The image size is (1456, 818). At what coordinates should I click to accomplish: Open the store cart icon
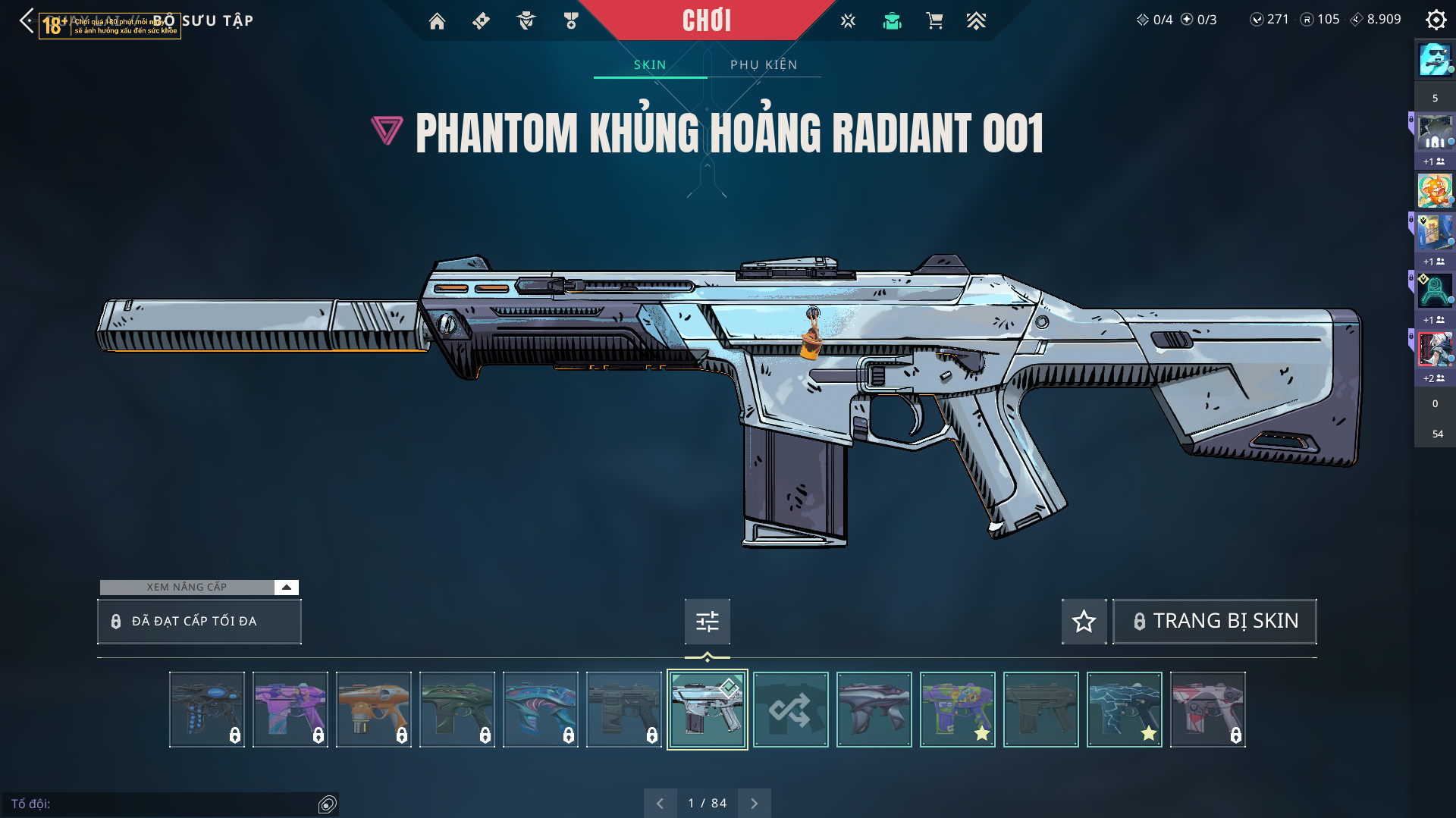pyautogui.click(x=934, y=21)
